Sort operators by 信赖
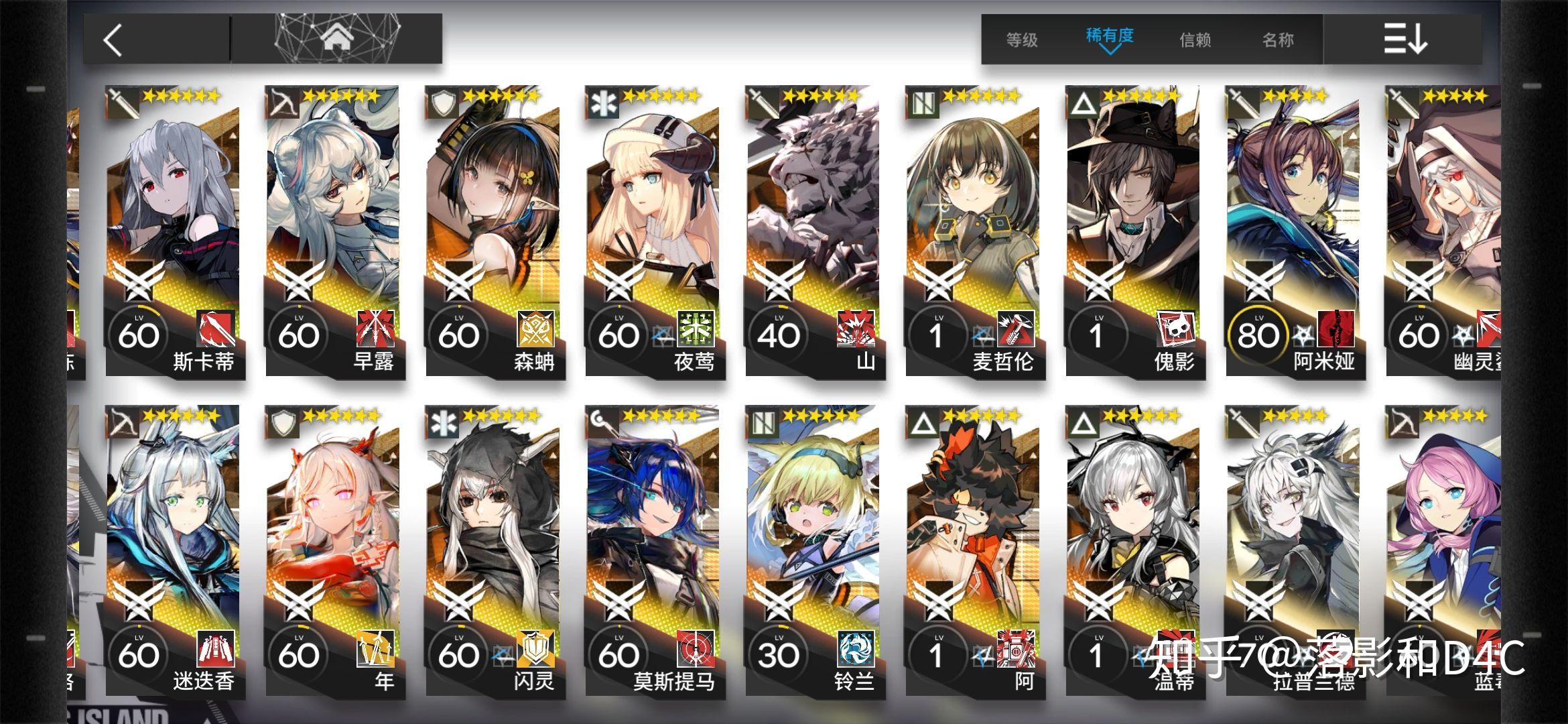Viewport: 1568px width, 724px height. click(1195, 40)
